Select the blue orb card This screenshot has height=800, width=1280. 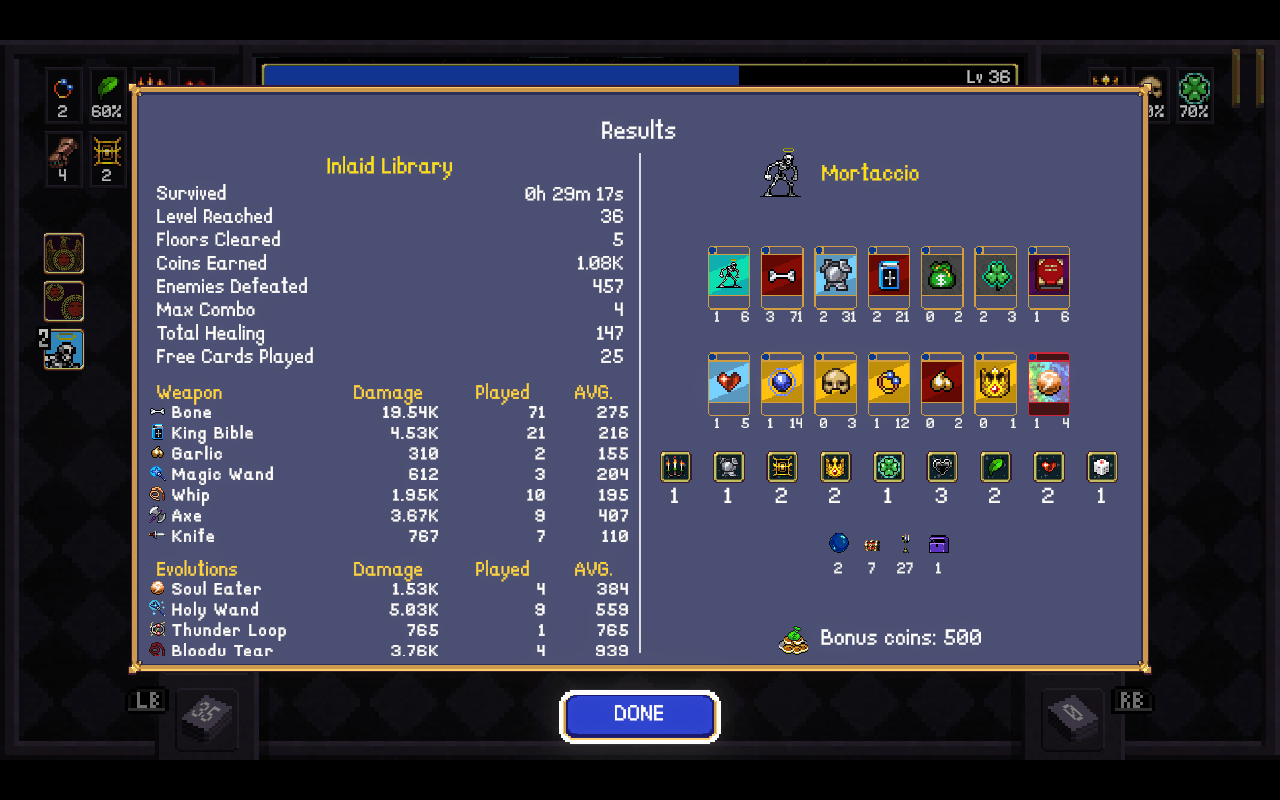click(782, 381)
